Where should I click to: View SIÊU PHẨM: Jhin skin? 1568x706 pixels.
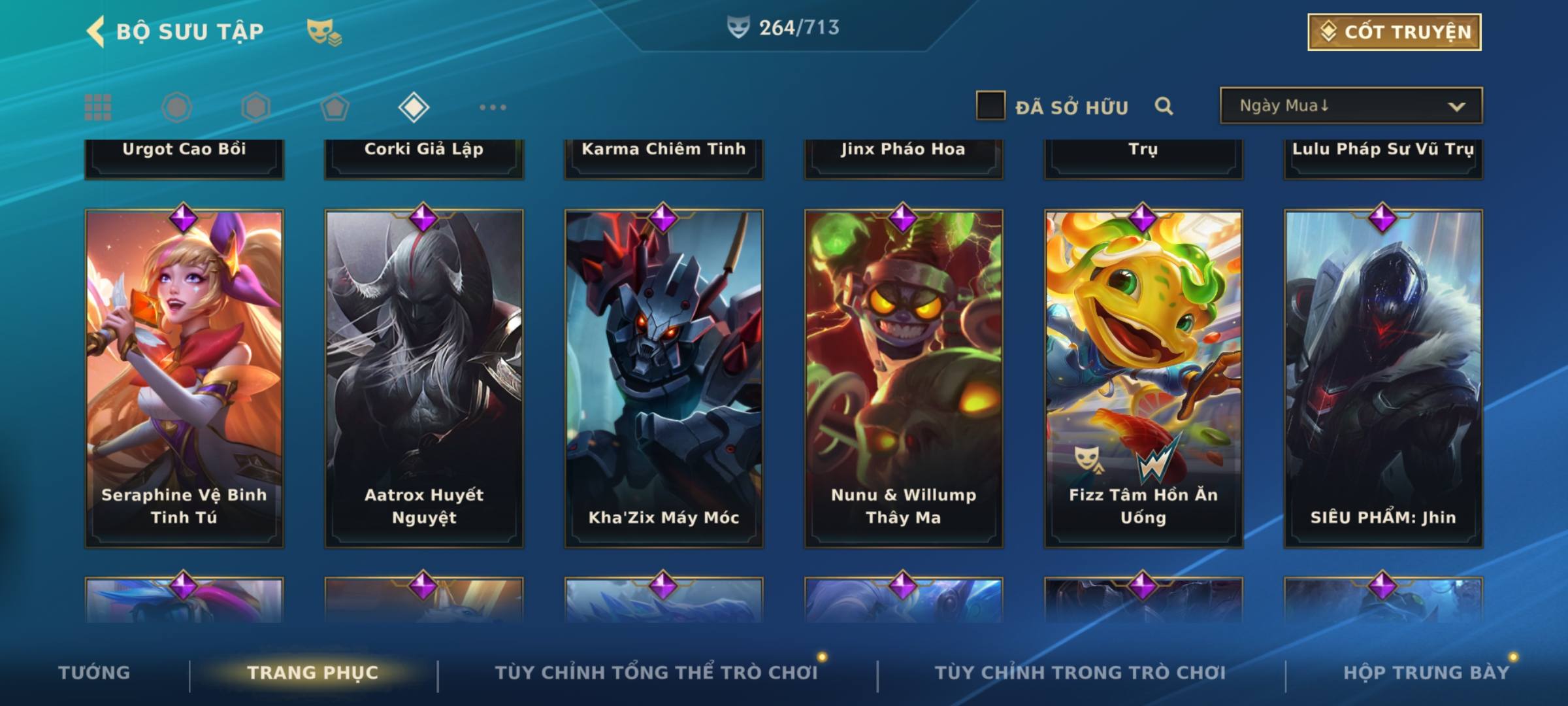[1383, 378]
